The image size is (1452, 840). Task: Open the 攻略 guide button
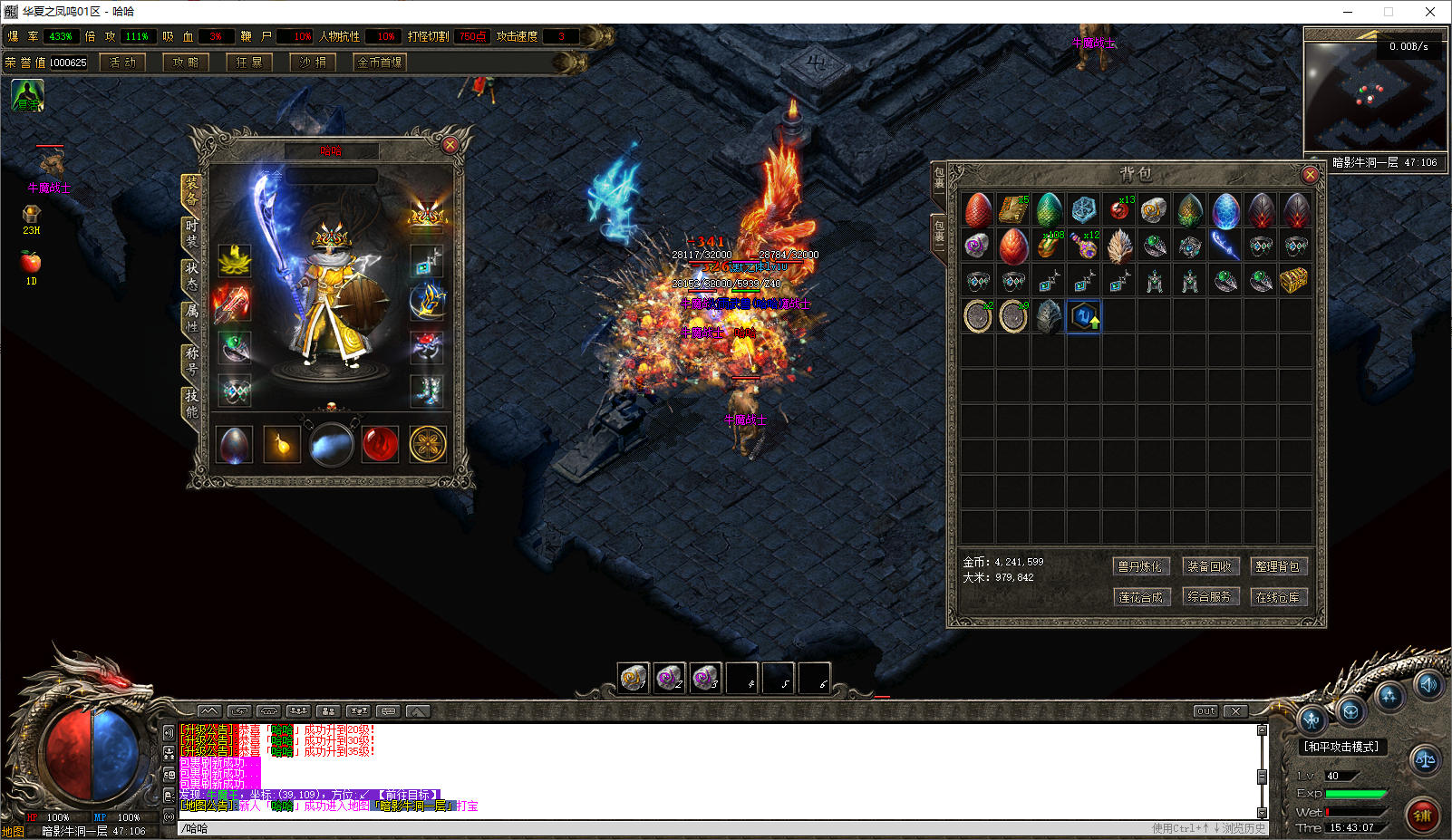pos(186,63)
